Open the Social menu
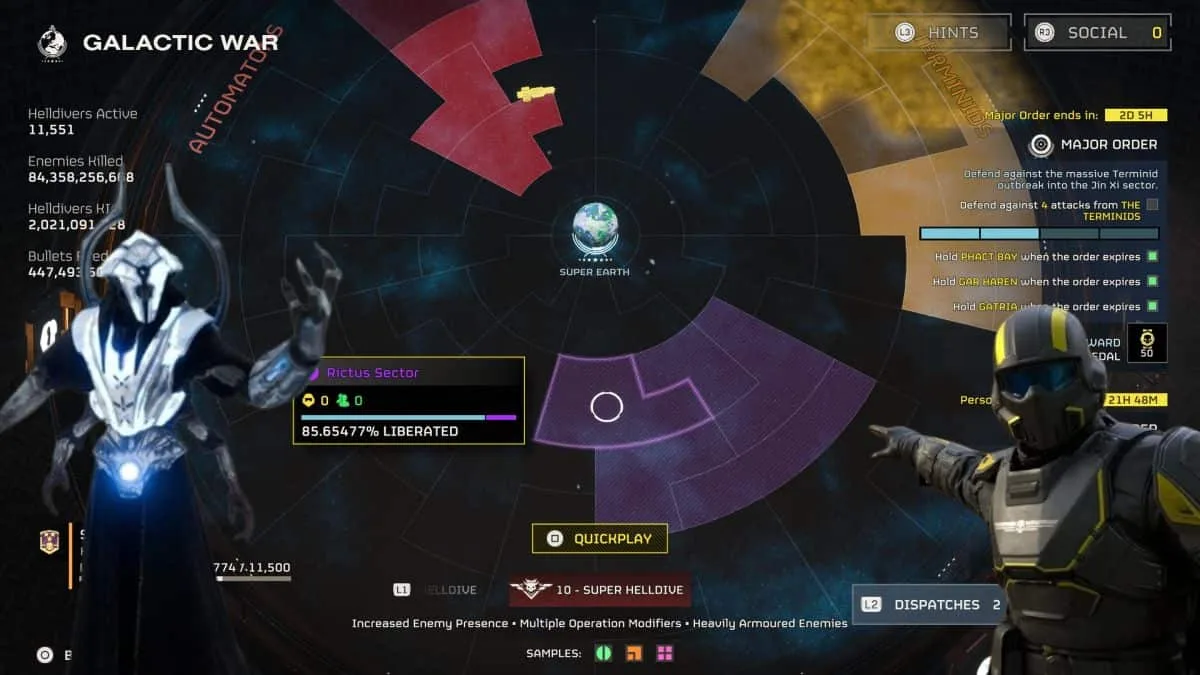The image size is (1200, 675). pos(1097,32)
